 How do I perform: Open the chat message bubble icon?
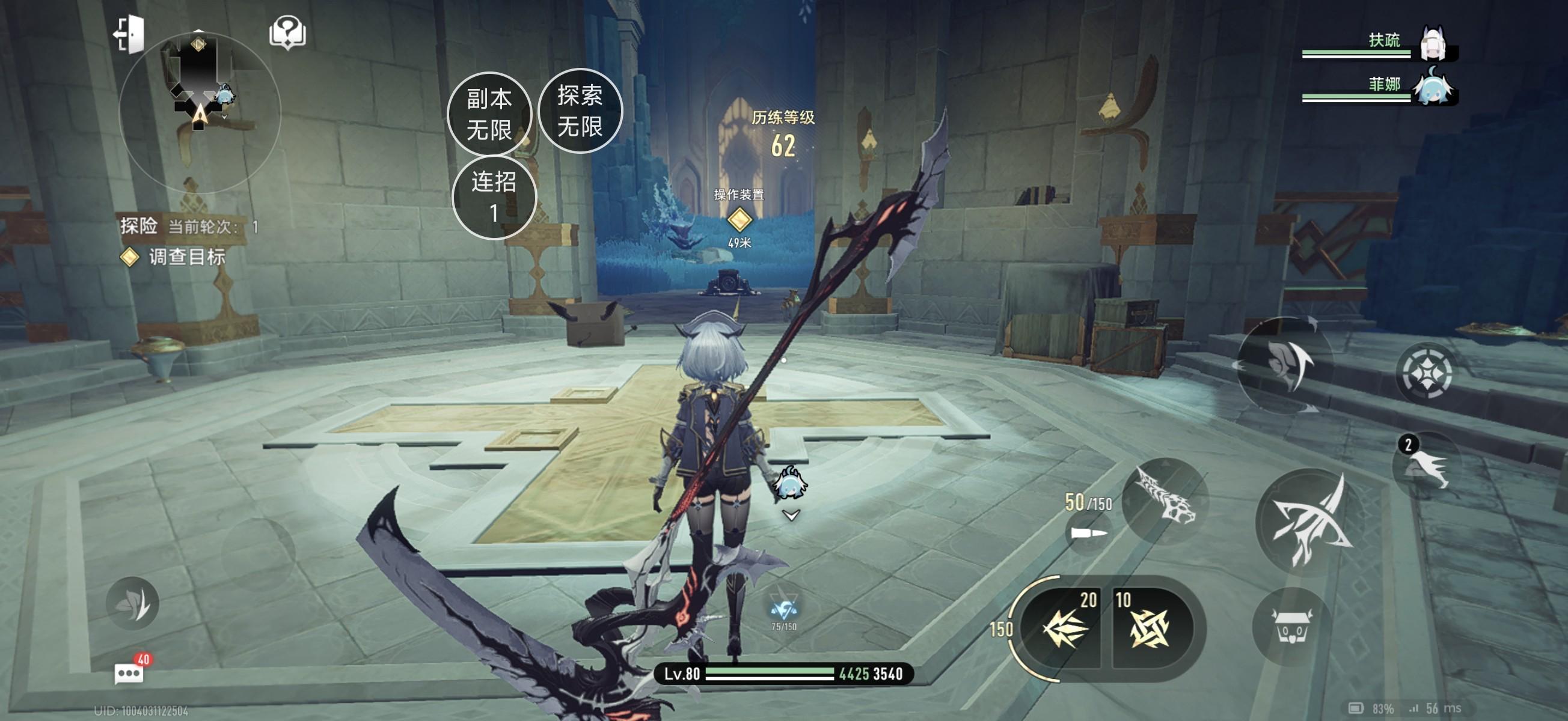[x=129, y=673]
